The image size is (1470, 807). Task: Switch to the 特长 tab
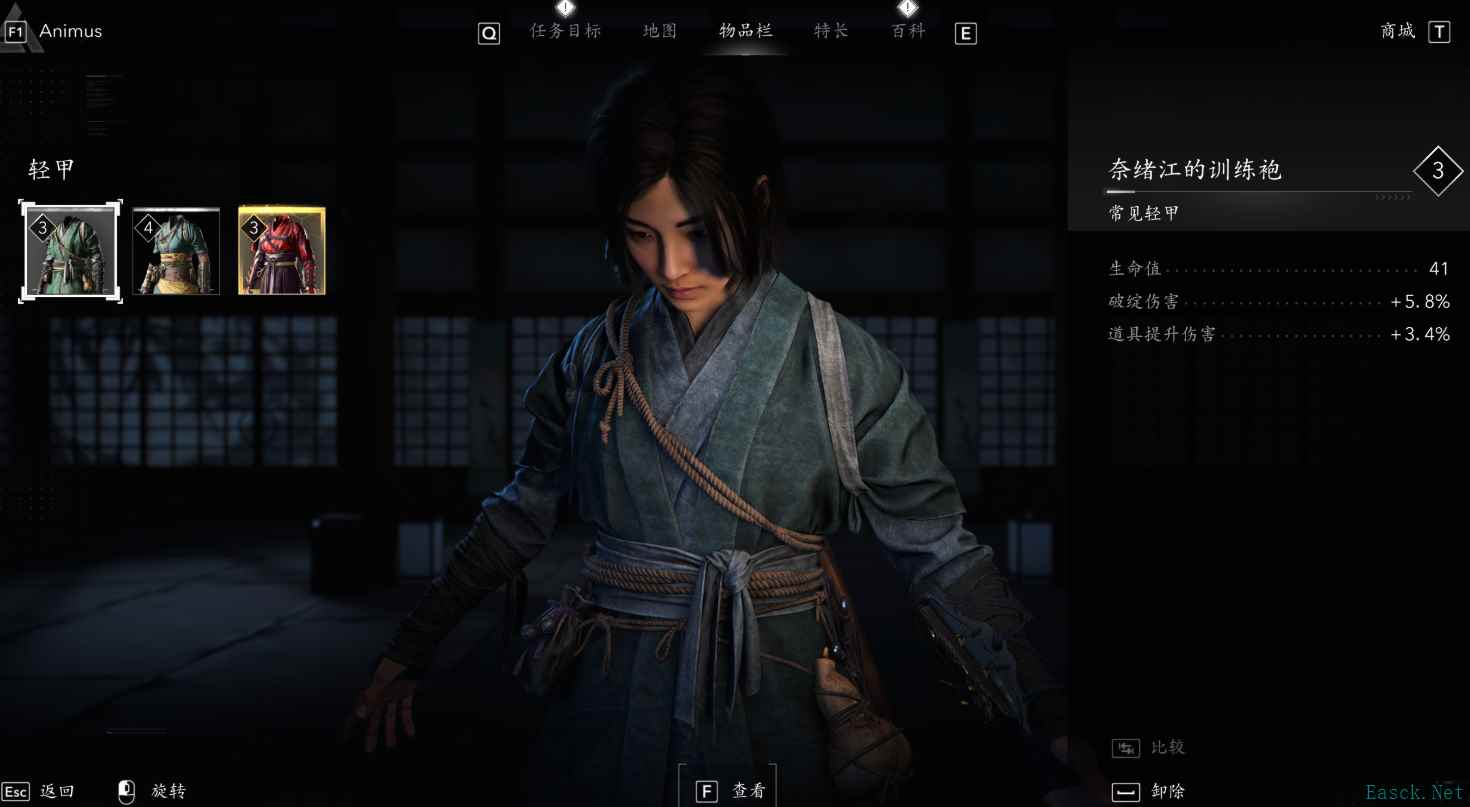(830, 30)
